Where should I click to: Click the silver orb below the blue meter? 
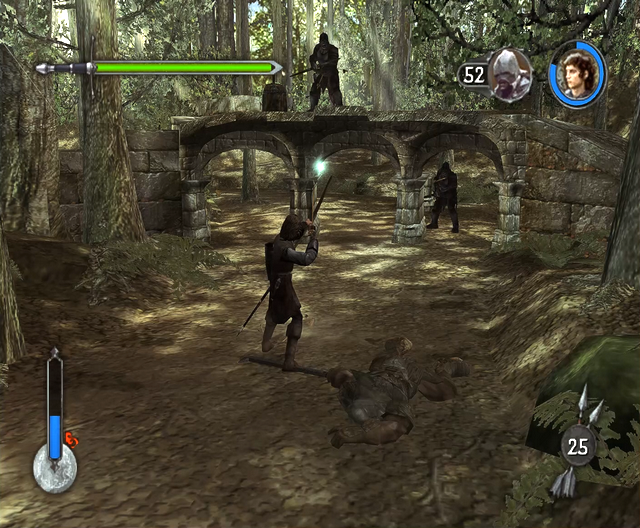pyautogui.click(x=55, y=469)
